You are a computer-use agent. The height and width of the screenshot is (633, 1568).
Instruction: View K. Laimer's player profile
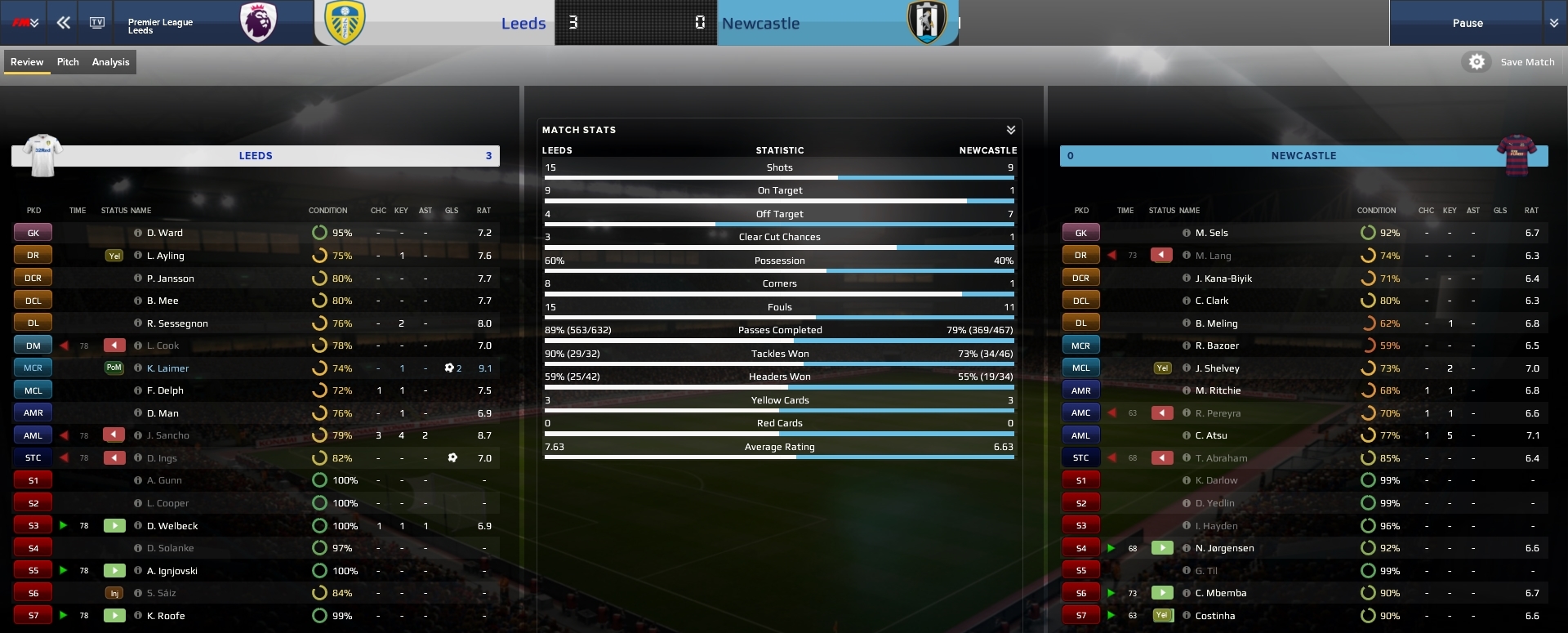tap(167, 368)
